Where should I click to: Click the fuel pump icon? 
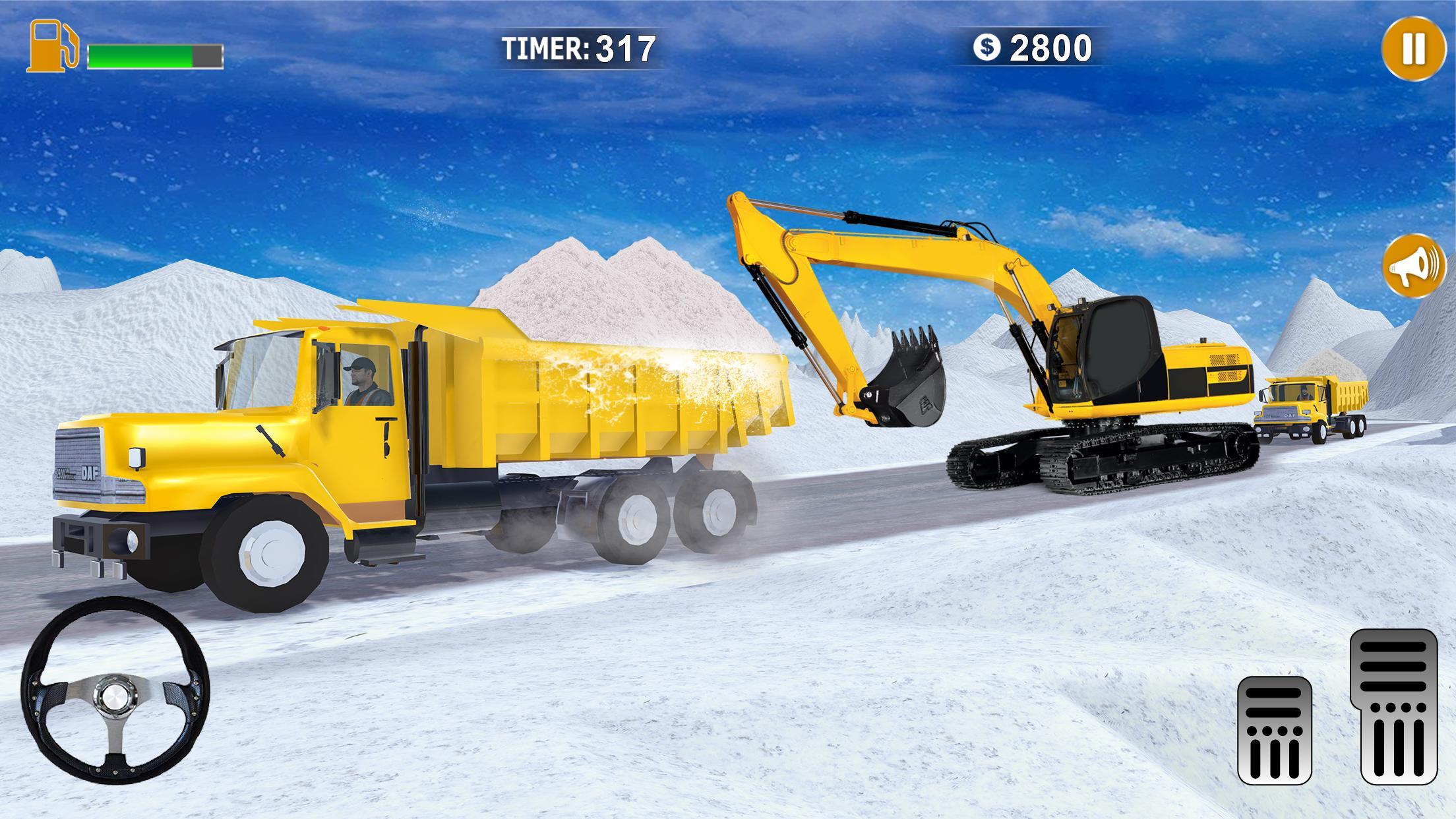point(53,48)
